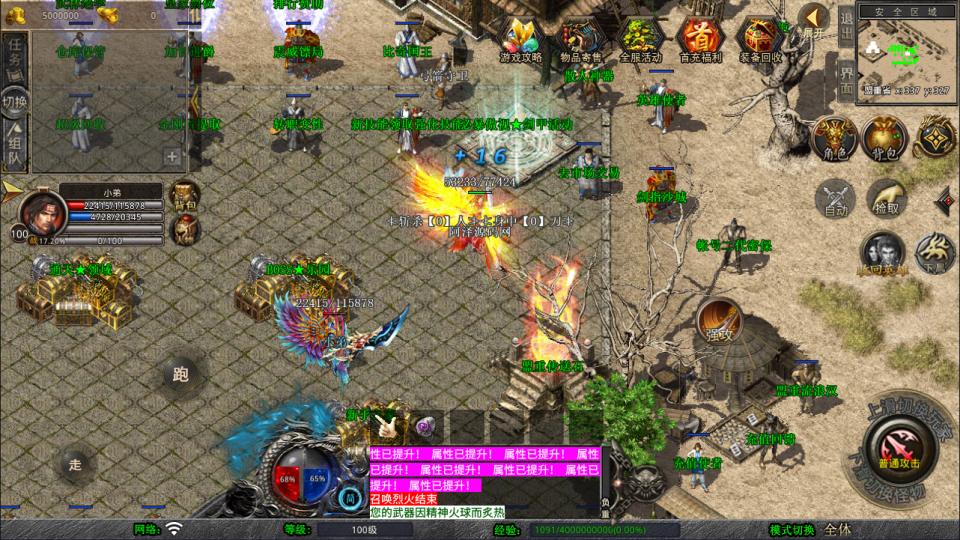Open the 组队 team tab

(15, 145)
